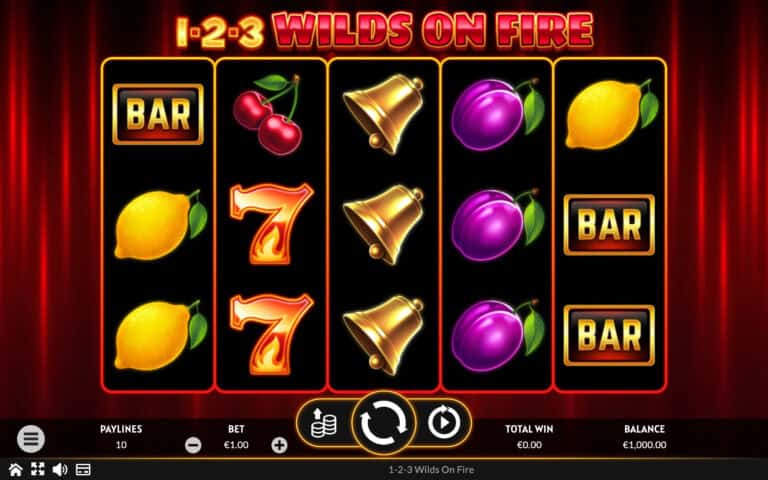Screen dimensions: 768x480
Task: Mute the game sound via speaker icon
Action: coord(60,469)
